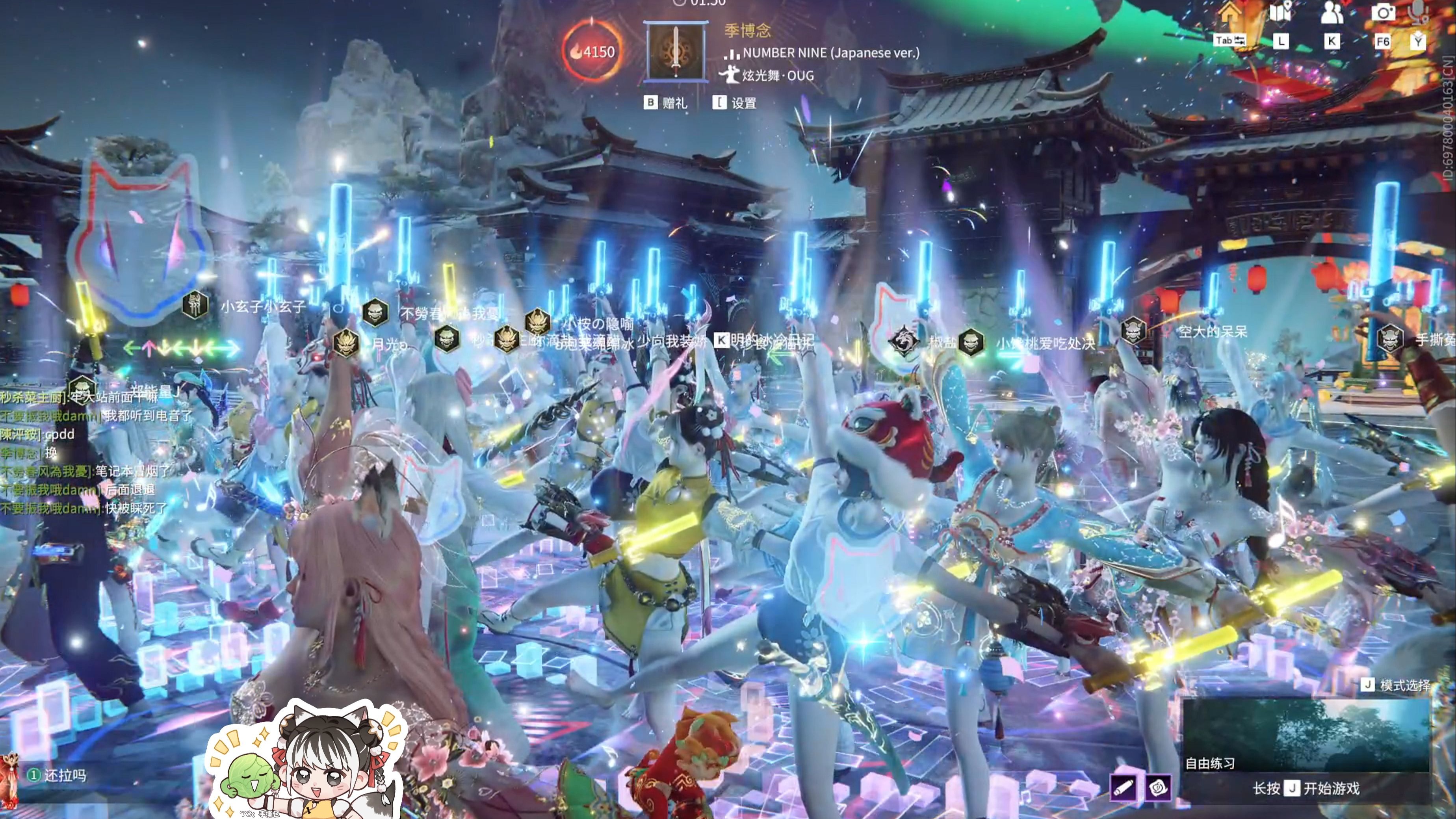Start the game with 开始游戏
Screen dimensions: 1456x819
pyautogui.click(x=1306, y=789)
